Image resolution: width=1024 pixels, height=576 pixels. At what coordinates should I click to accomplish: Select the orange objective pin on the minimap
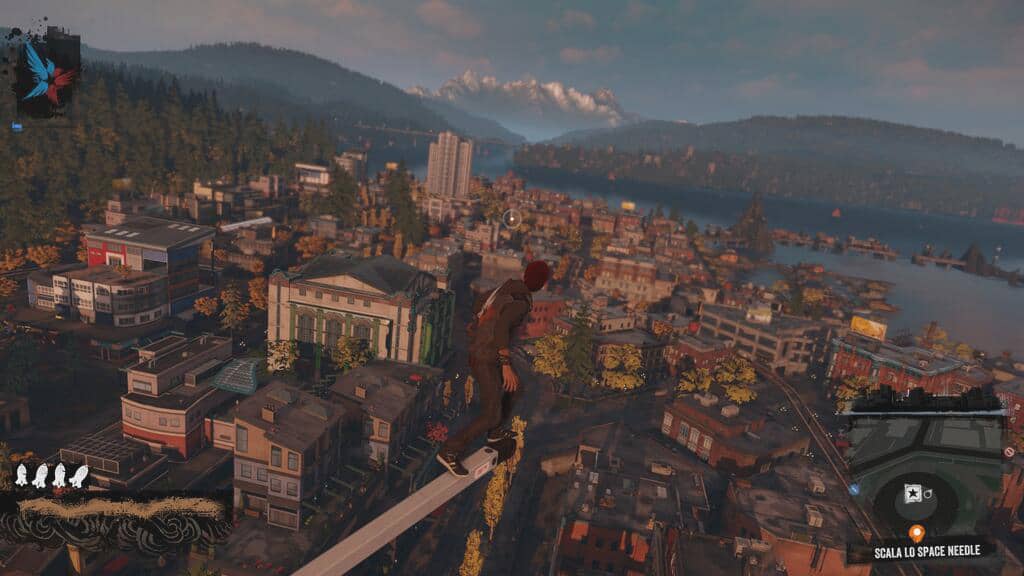[915, 533]
